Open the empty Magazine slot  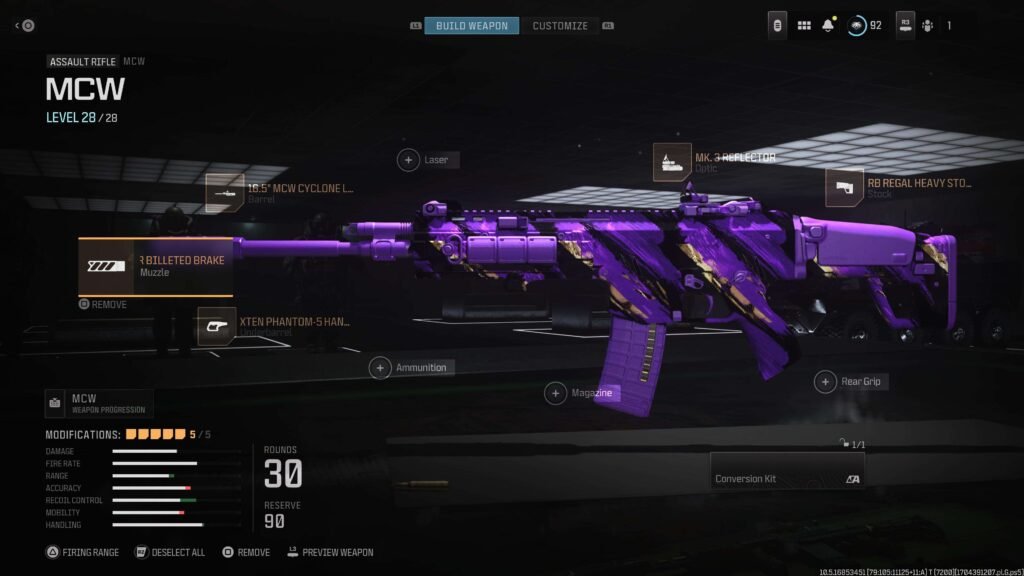point(556,394)
